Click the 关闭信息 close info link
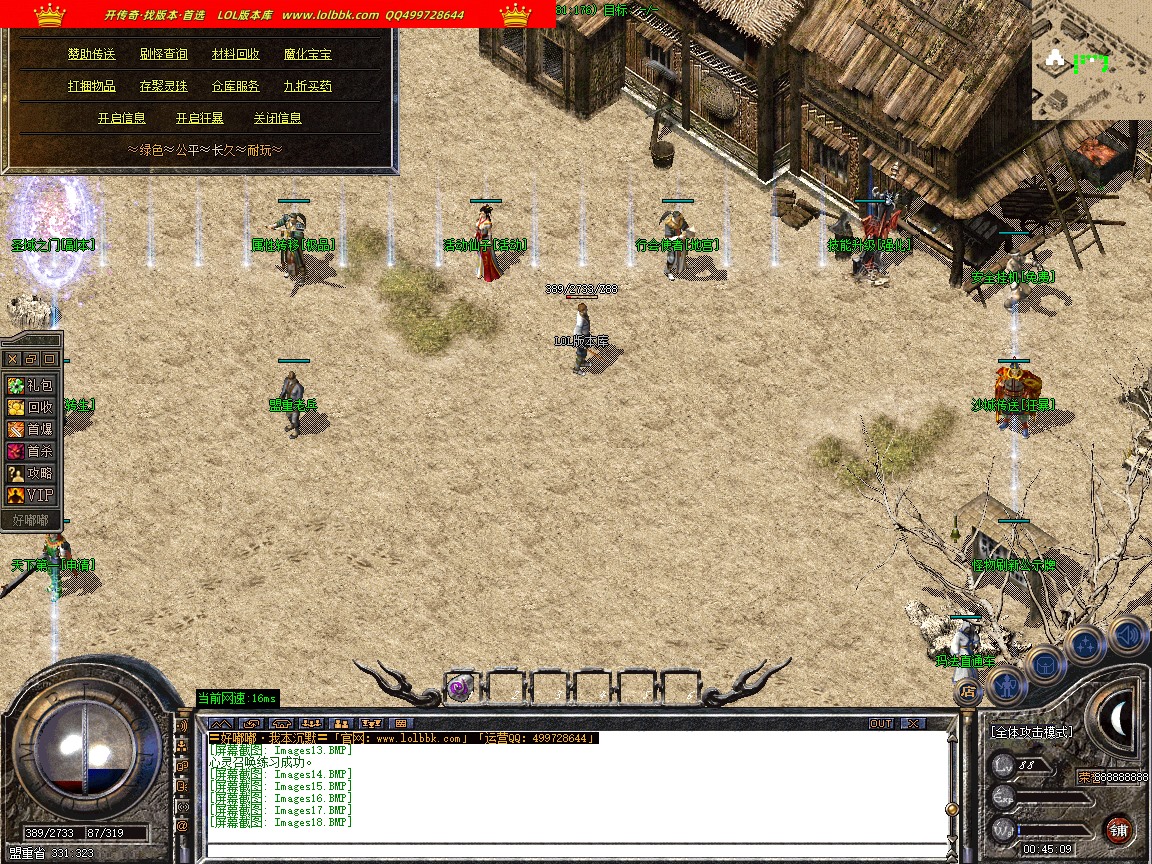 coord(278,118)
